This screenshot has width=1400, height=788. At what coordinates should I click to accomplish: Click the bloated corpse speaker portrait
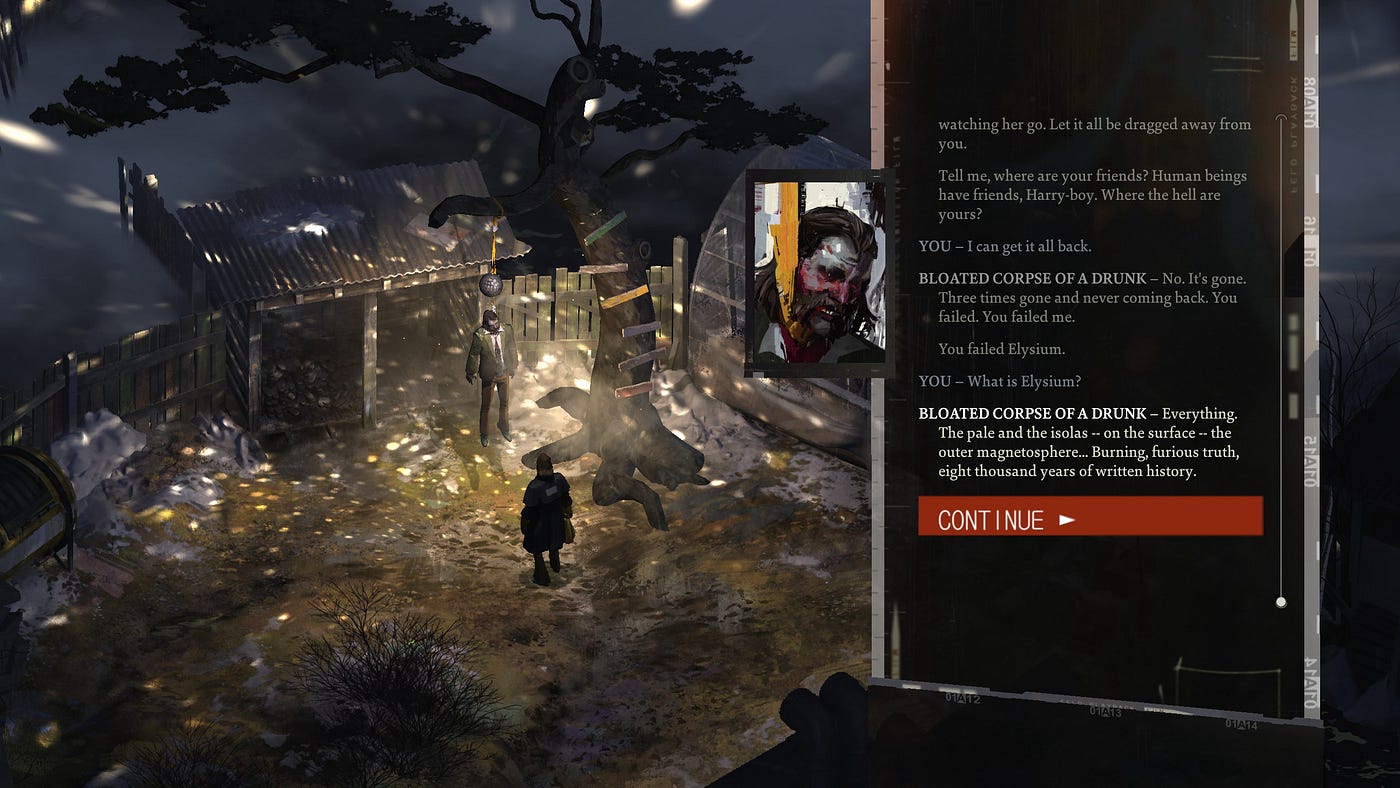tap(818, 272)
